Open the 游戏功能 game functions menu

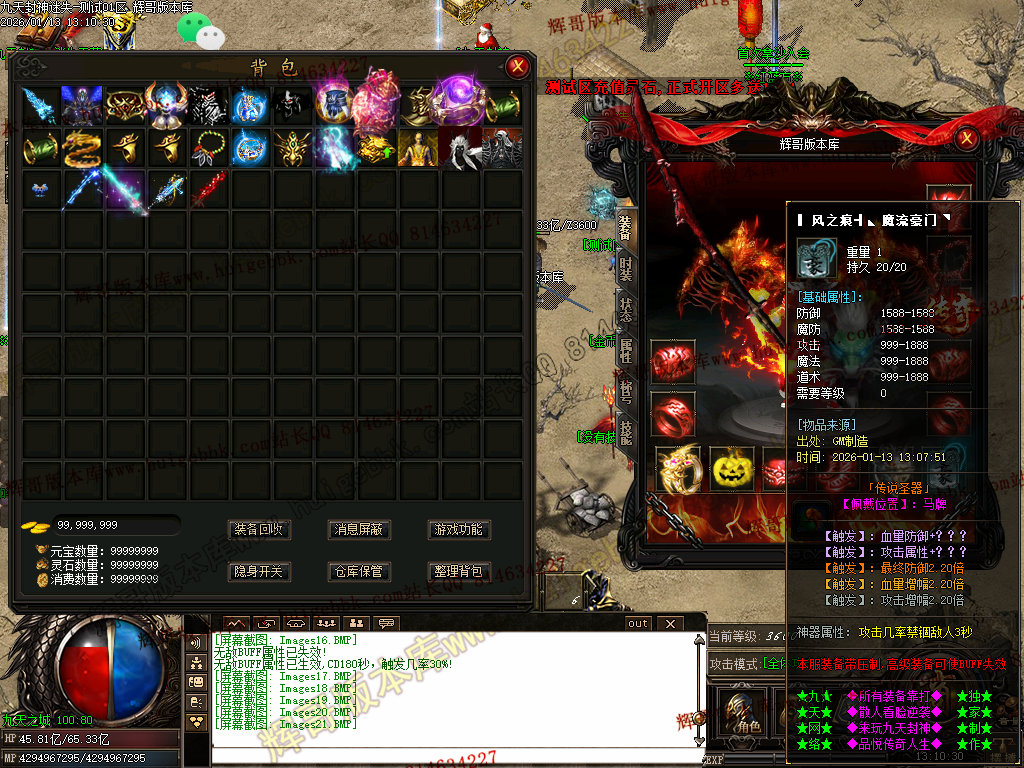(x=459, y=530)
